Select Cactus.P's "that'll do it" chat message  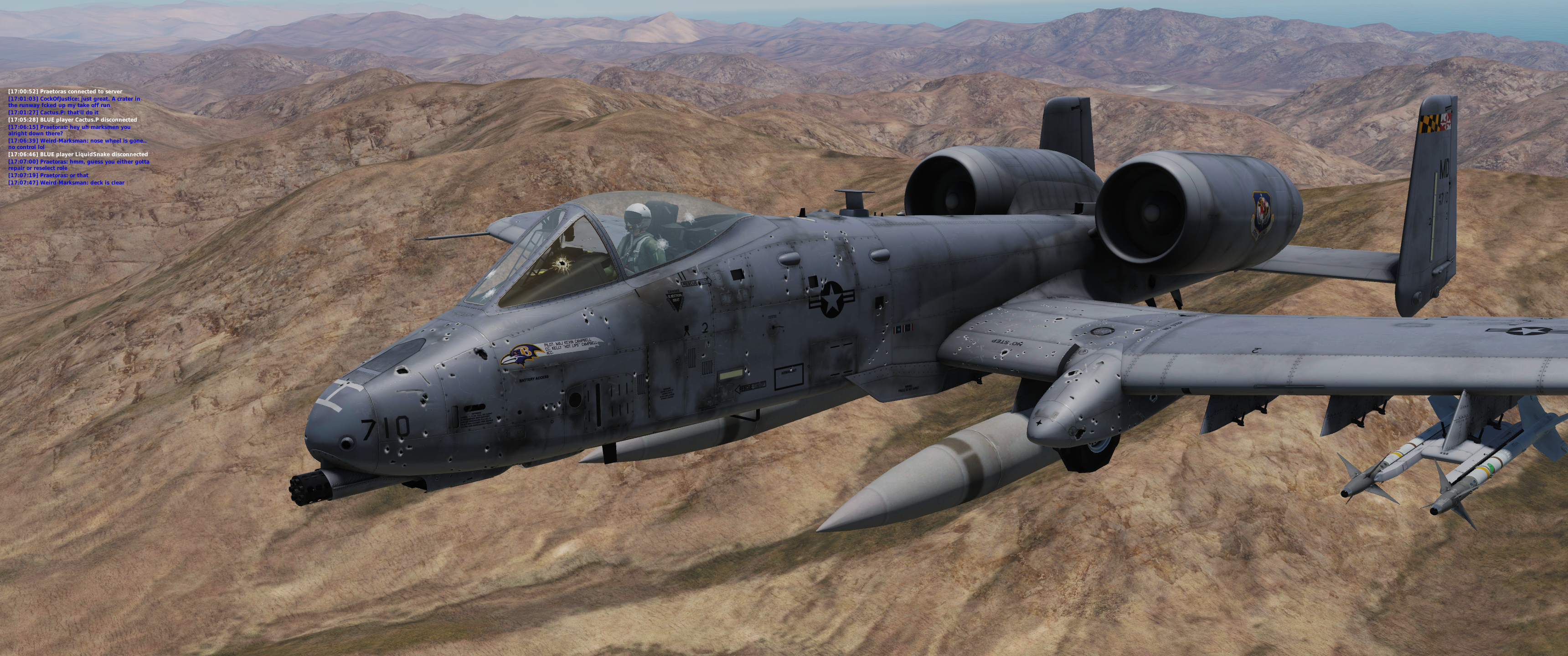pos(53,113)
